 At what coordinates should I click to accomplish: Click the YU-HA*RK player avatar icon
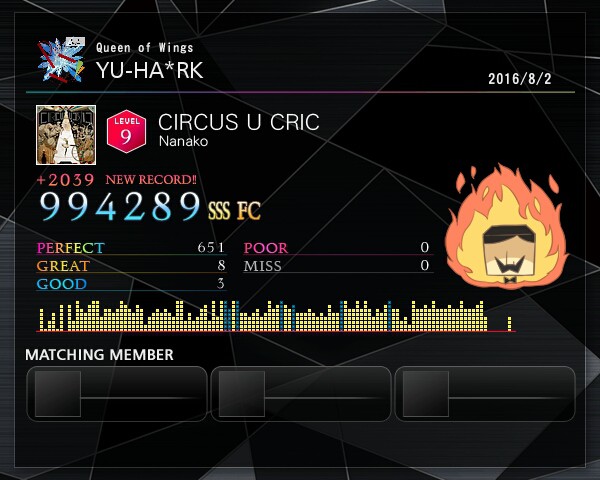[62, 62]
